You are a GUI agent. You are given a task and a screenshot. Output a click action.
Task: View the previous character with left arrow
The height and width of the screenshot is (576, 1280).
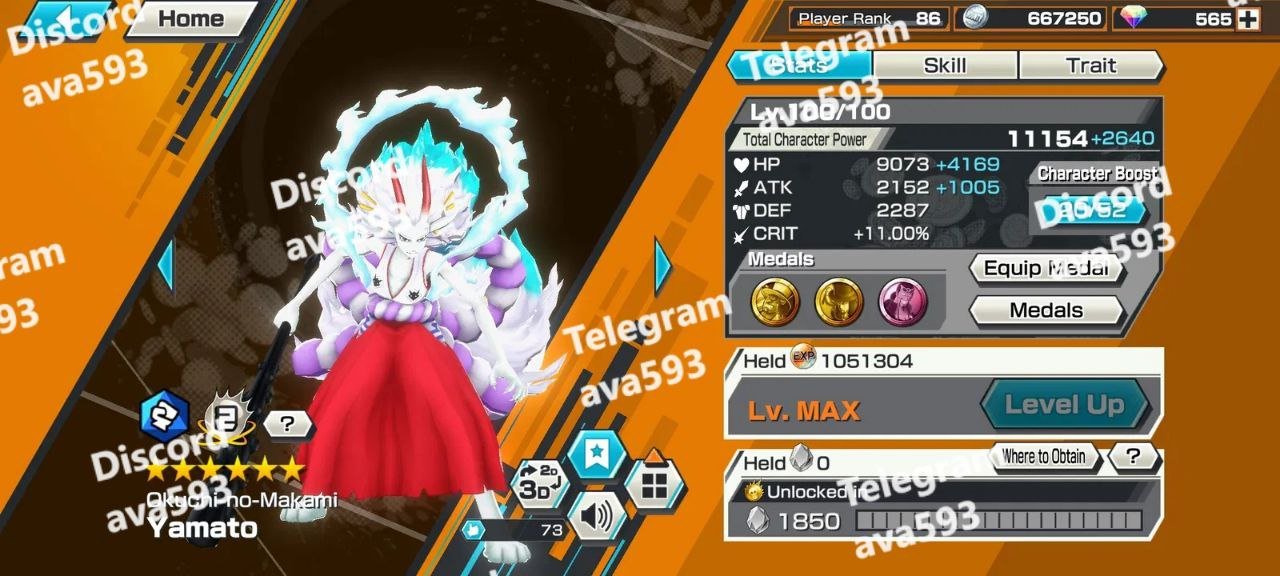(x=165, y=266)
